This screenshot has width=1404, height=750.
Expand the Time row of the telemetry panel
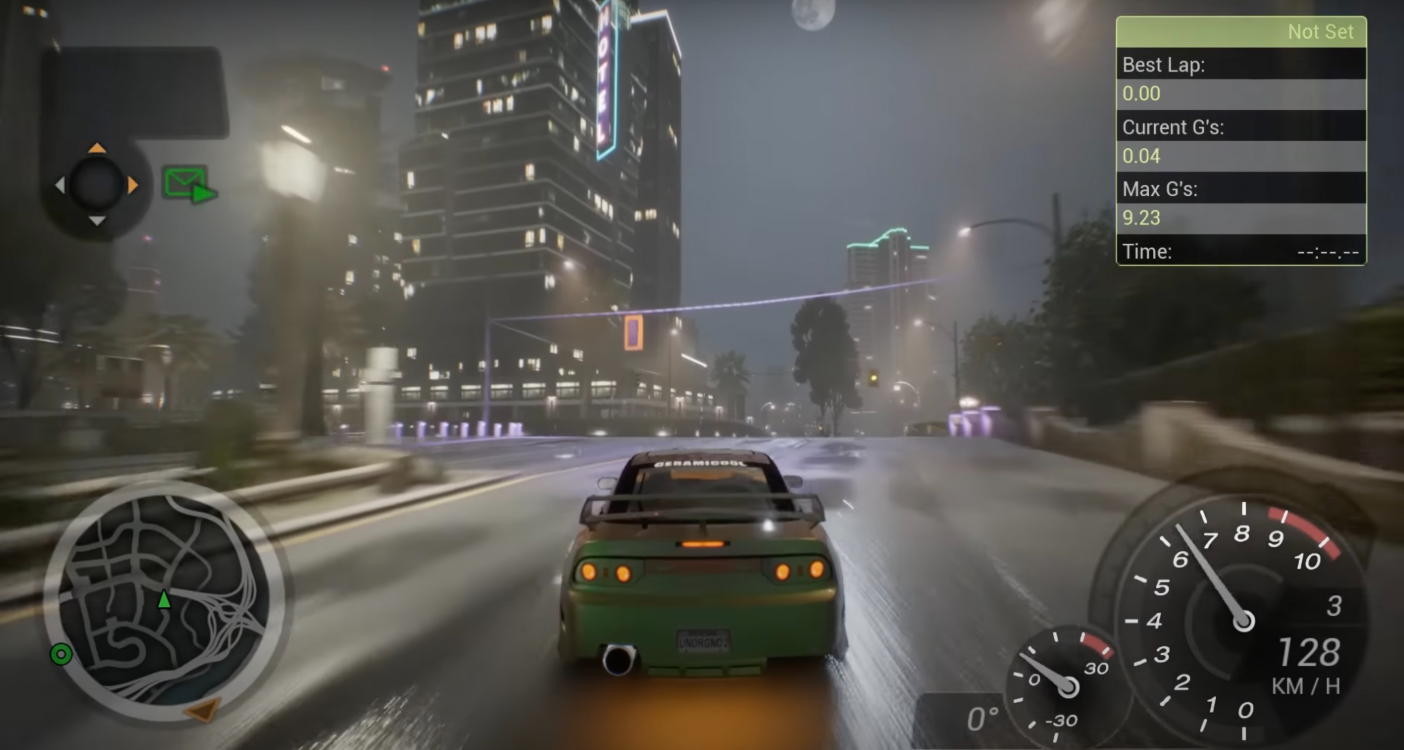point(1240,251)
